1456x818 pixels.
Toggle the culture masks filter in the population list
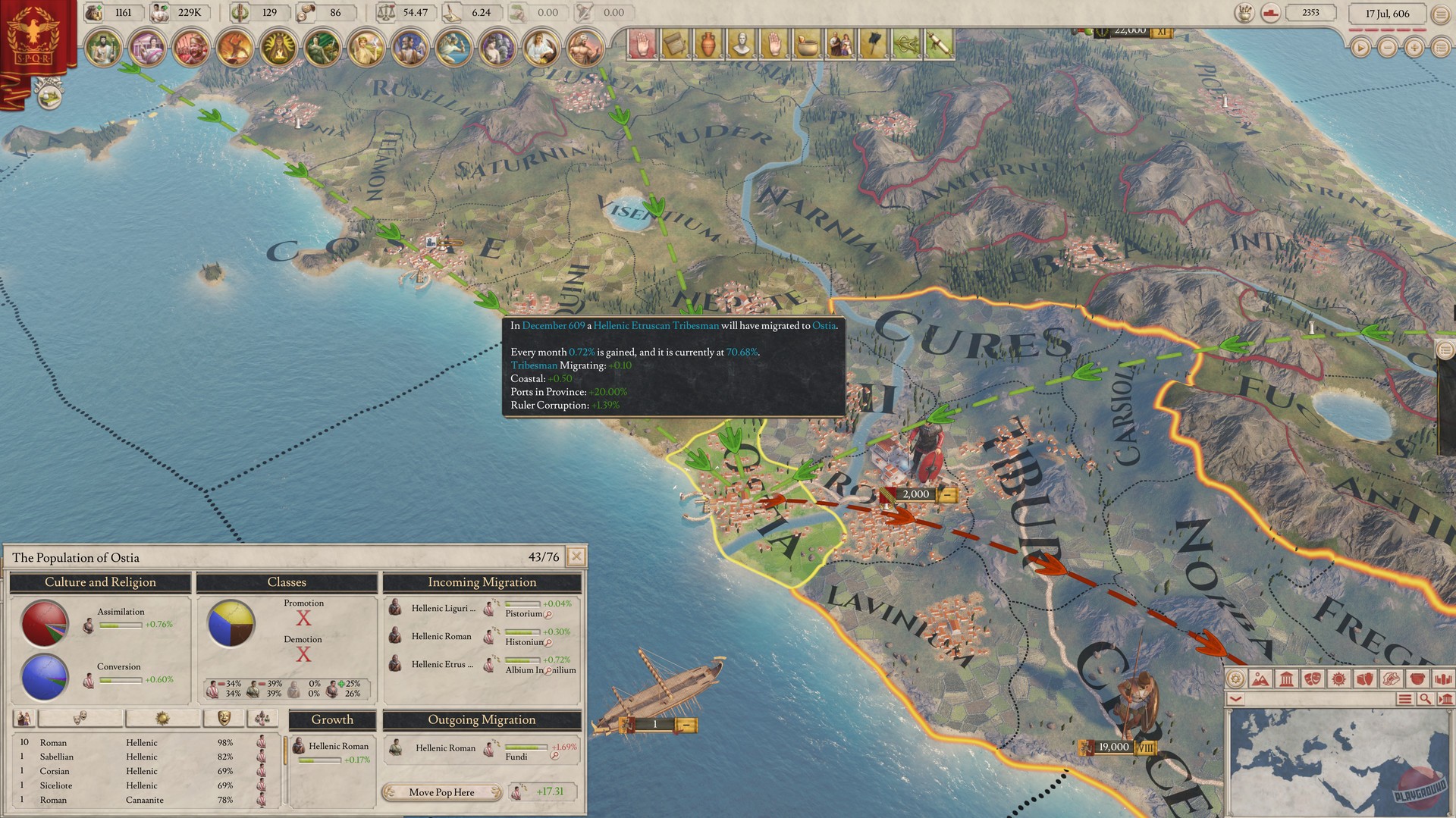[x=80, y=718]
